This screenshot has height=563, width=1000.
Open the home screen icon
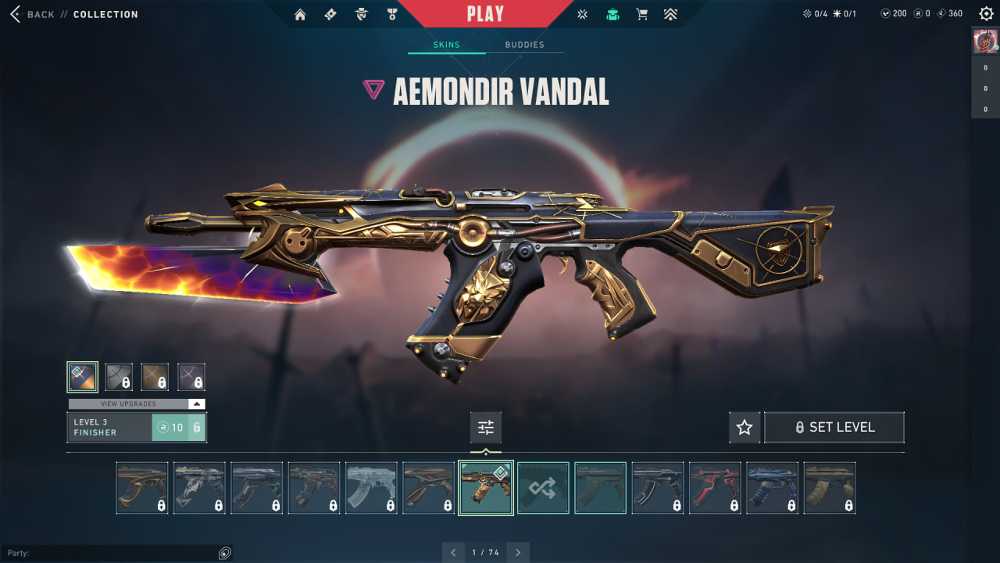tap(300, 14)
